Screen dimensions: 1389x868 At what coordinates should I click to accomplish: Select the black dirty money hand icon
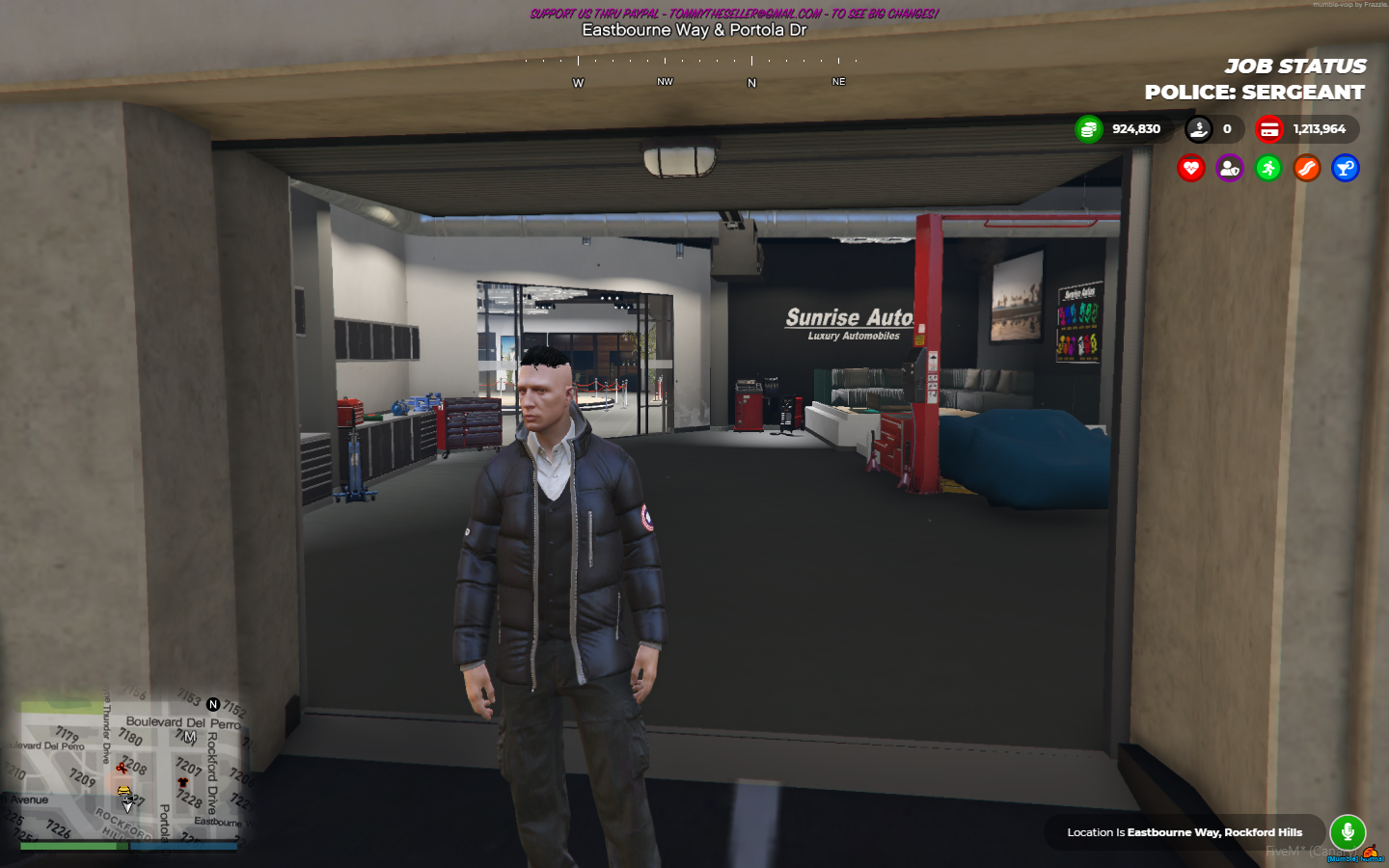pyautogui.click(x=1199, y=128)
